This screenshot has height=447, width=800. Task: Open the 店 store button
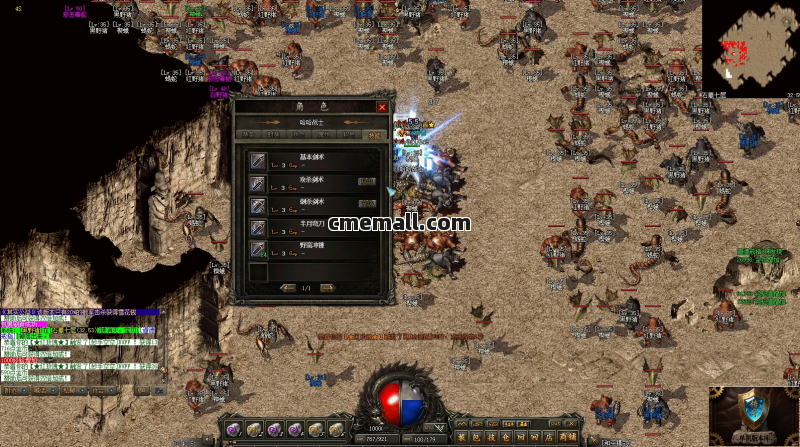point(548,436)
